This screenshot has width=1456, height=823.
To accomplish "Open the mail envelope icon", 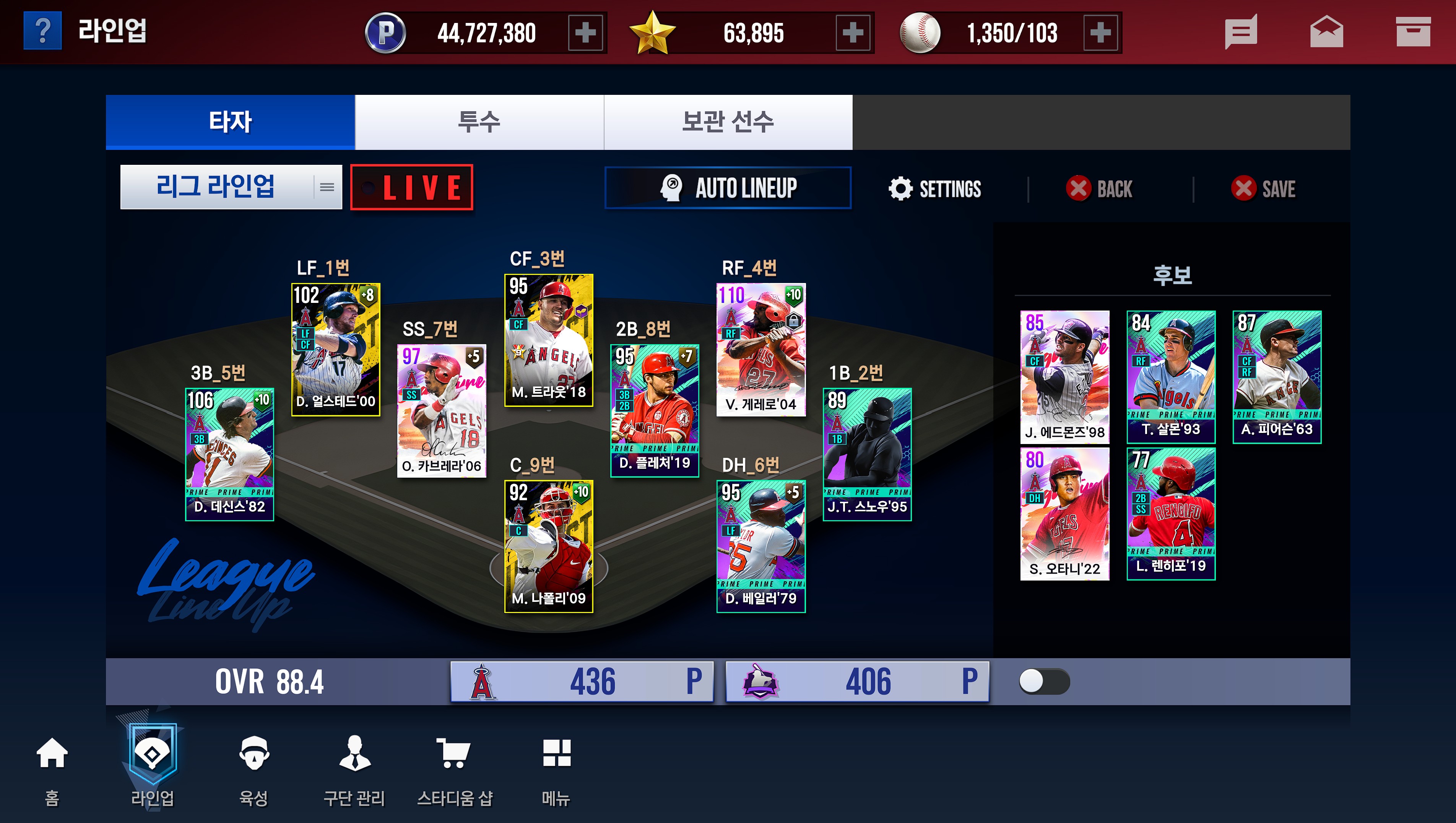I will point(1326,32).
